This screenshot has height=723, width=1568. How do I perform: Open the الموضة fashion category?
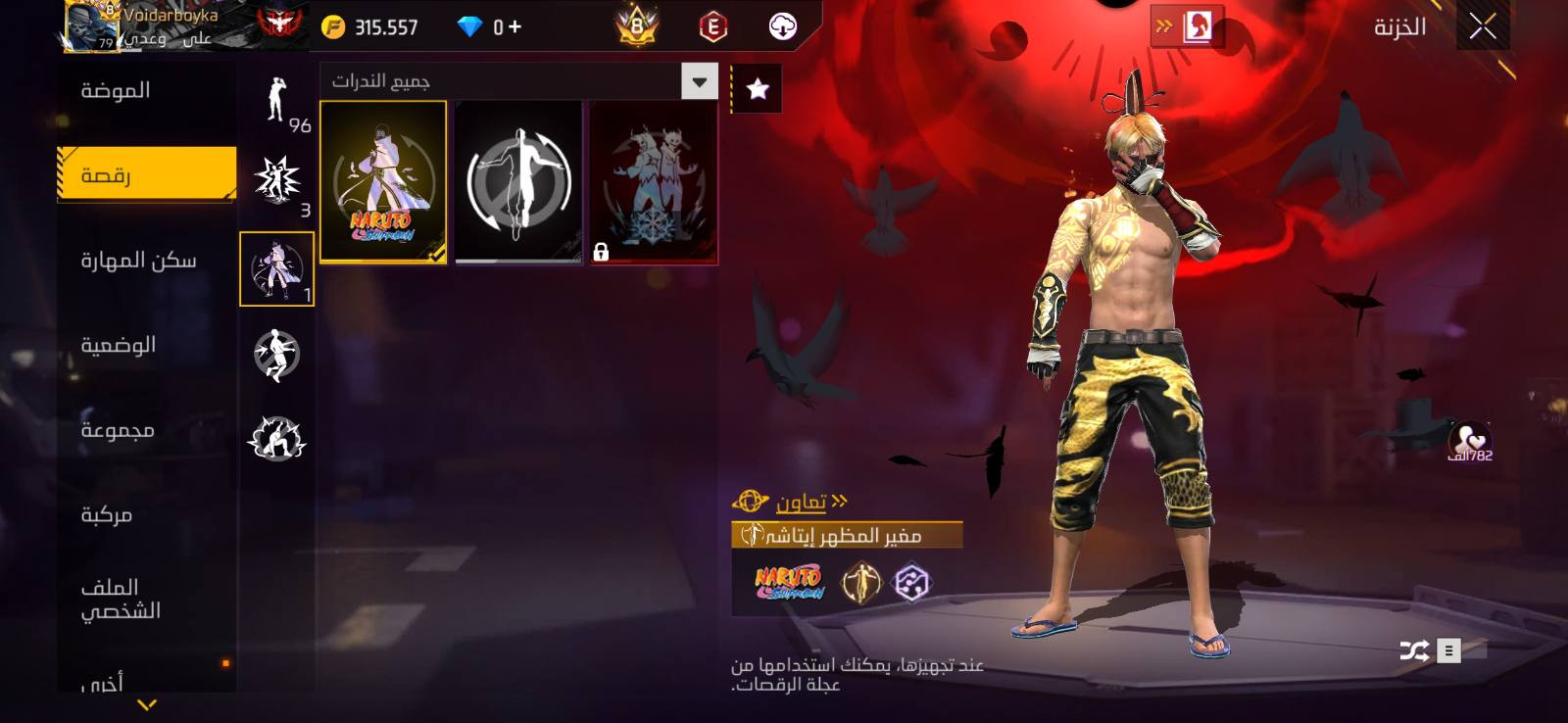click(116, 91)
